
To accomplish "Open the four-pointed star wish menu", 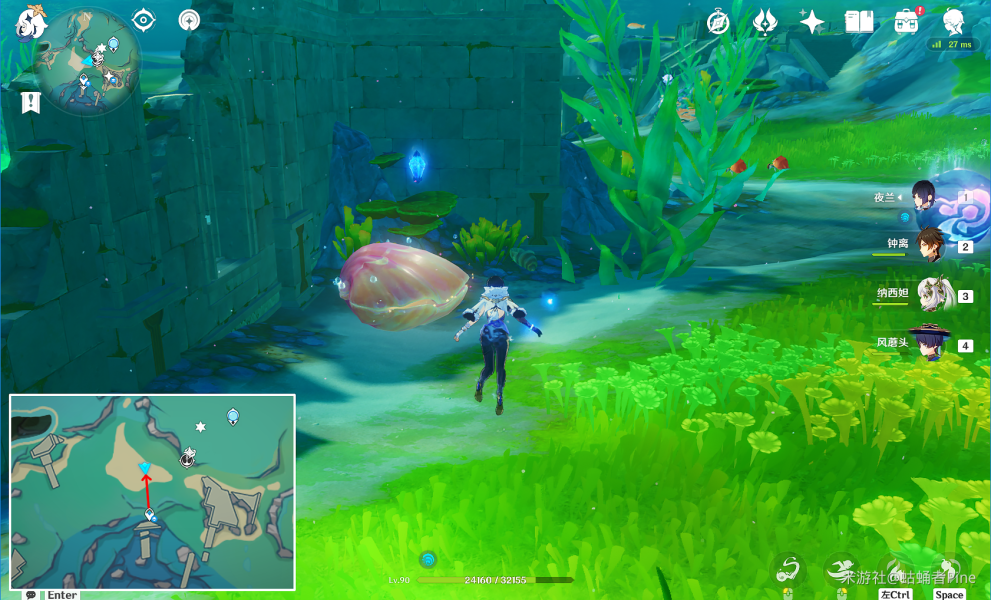I will [x=812, y=22].
